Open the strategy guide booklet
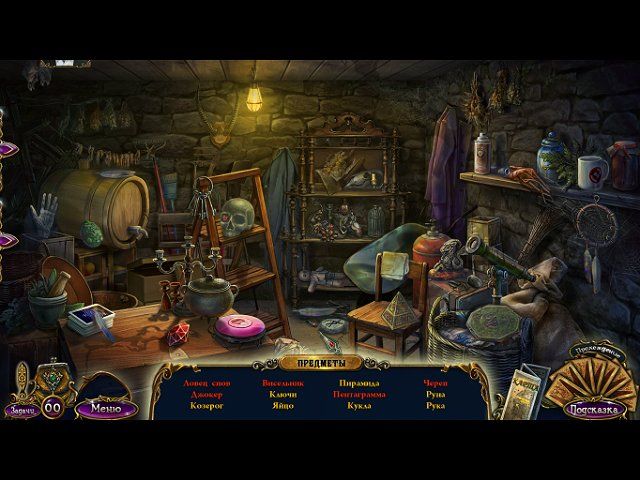The image size is (640, 480). coord(529,393)
